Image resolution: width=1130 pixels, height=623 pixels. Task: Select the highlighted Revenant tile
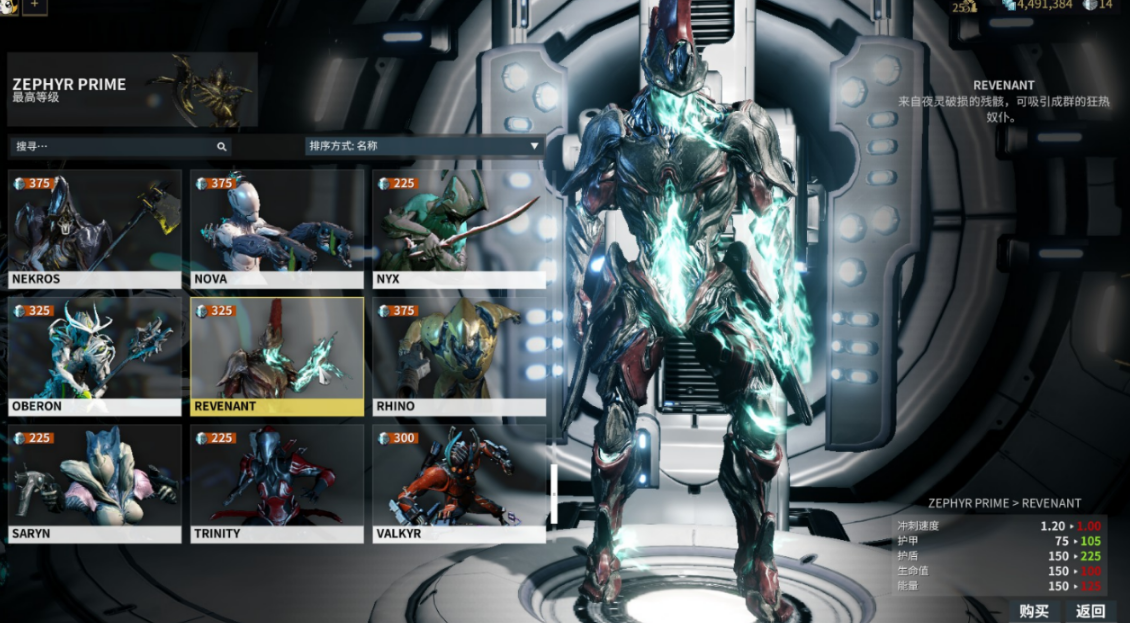(277, 355)
